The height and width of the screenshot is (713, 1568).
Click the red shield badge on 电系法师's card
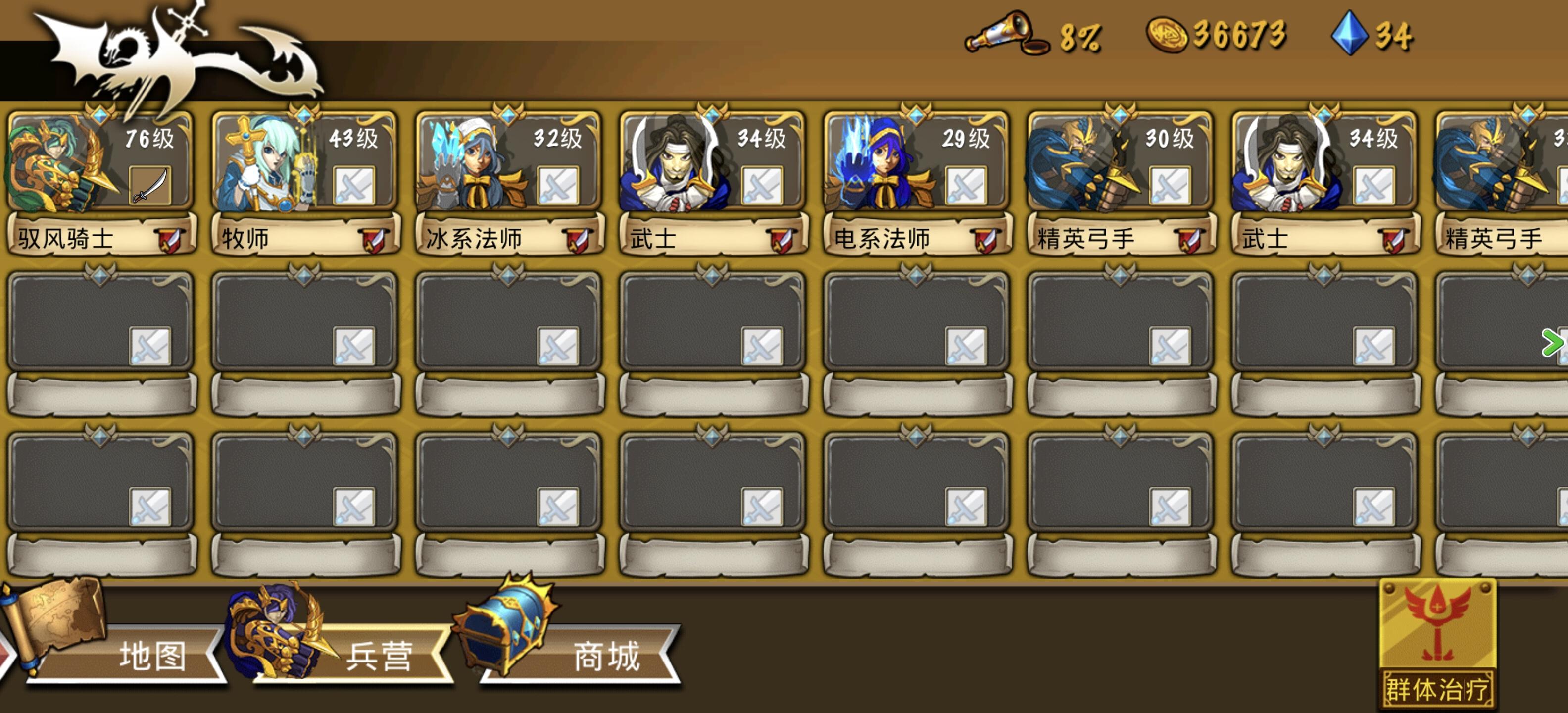[985, 241]
